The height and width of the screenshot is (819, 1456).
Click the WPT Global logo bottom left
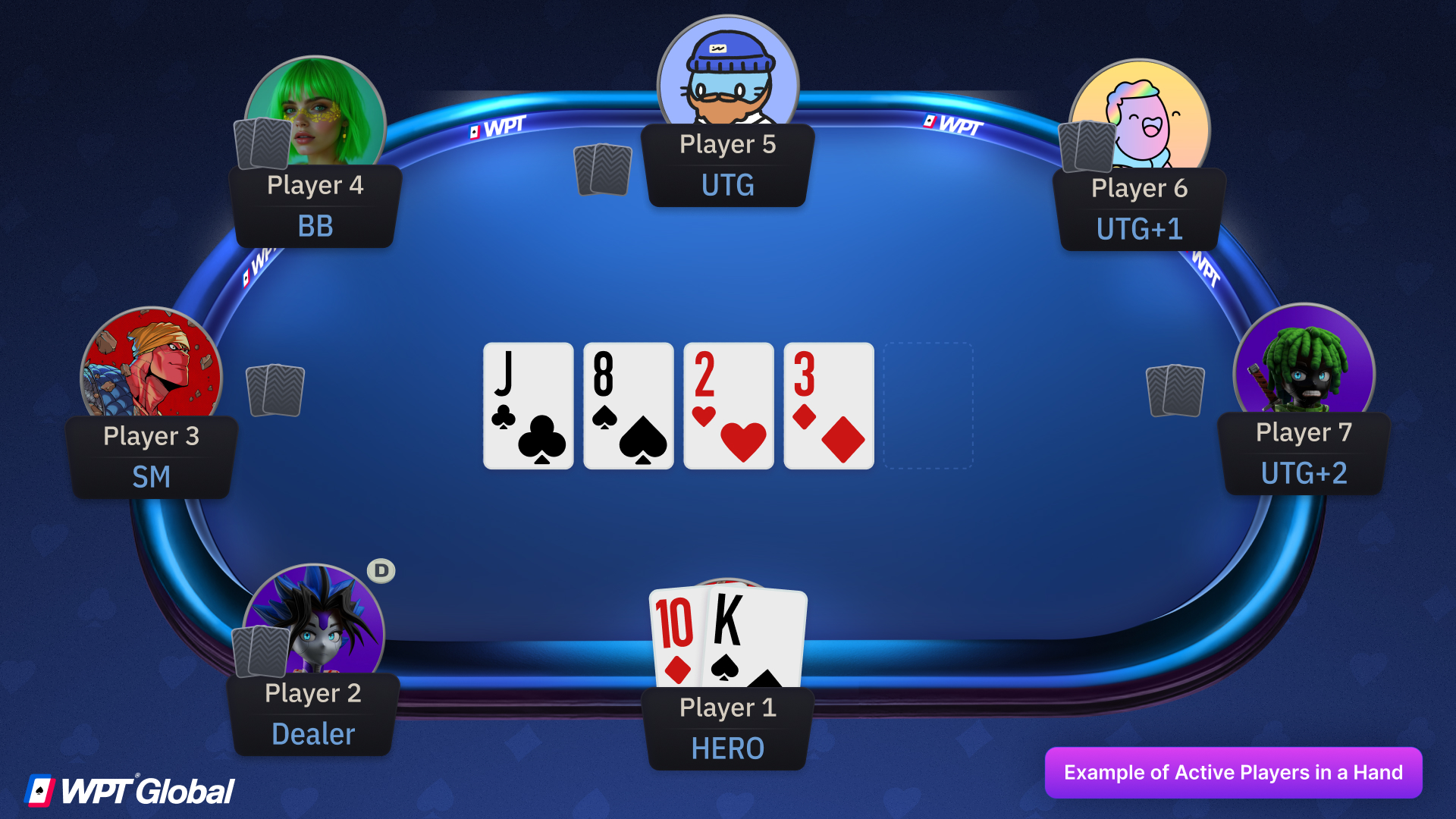click(x=129, y=789)
